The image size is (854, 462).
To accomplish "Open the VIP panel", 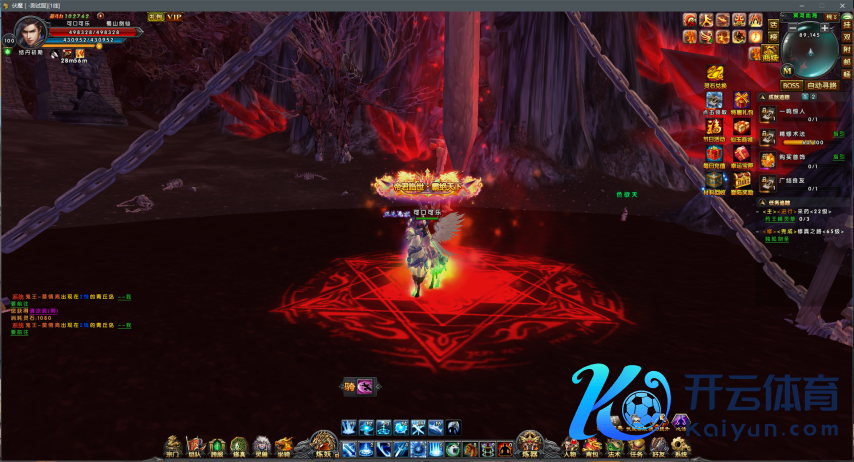I will pos(174,17).
